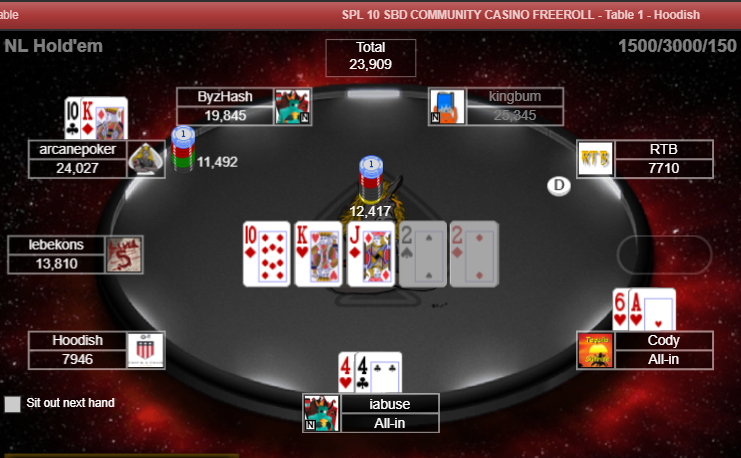The image size is (741, 458).
Task: Open ByzHash's player name plate
Action: click(x=225, y=106)
